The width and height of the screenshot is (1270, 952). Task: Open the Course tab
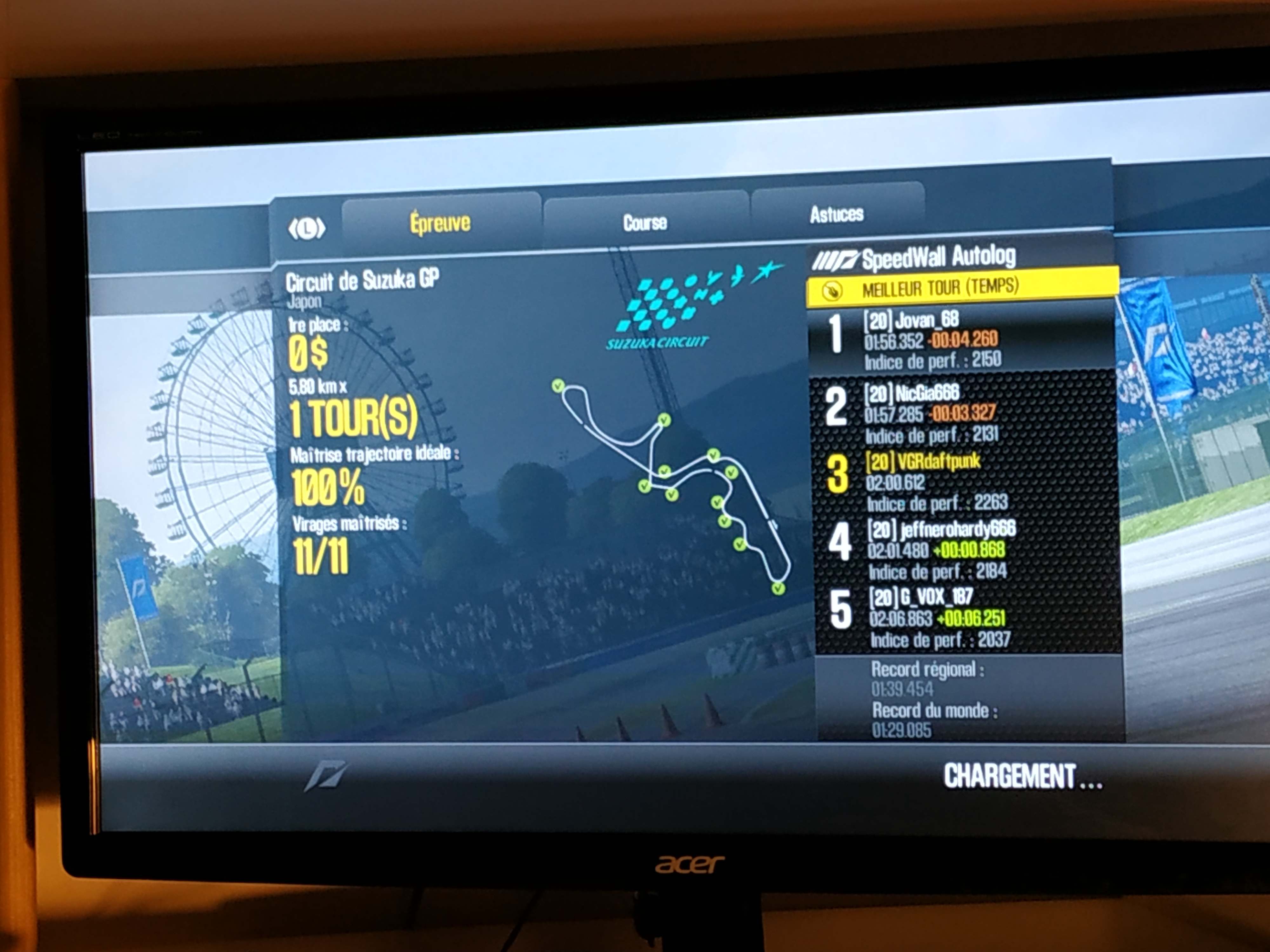pyautogui.click(x=645, y=223)
